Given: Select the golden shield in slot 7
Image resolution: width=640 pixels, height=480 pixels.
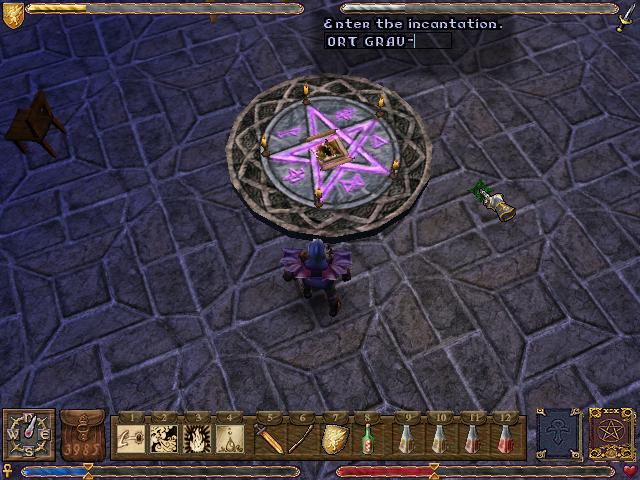Looking at the screenshot, I should click(x=335, y=438).
